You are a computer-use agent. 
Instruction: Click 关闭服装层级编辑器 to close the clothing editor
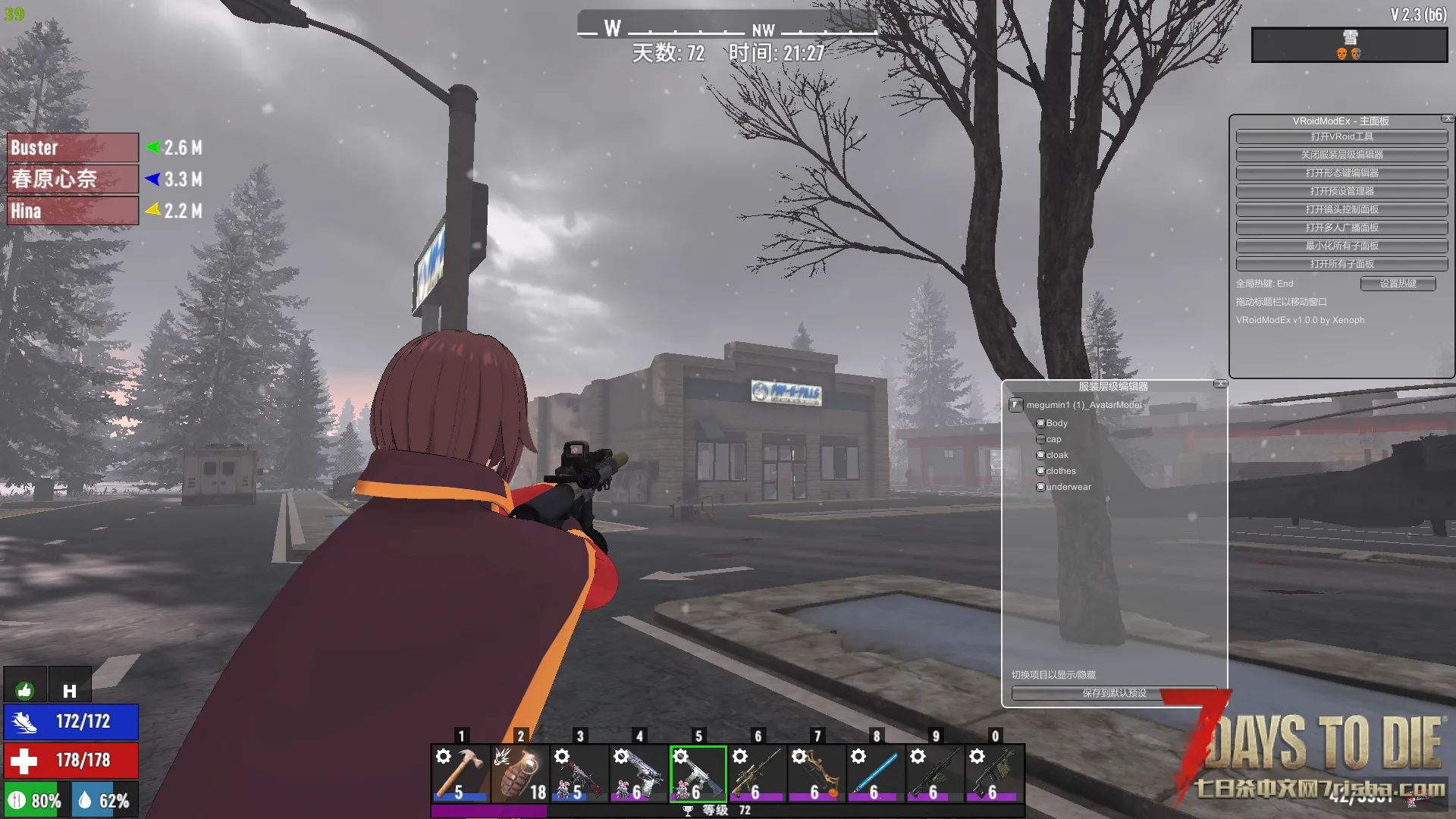(1341, 155)
